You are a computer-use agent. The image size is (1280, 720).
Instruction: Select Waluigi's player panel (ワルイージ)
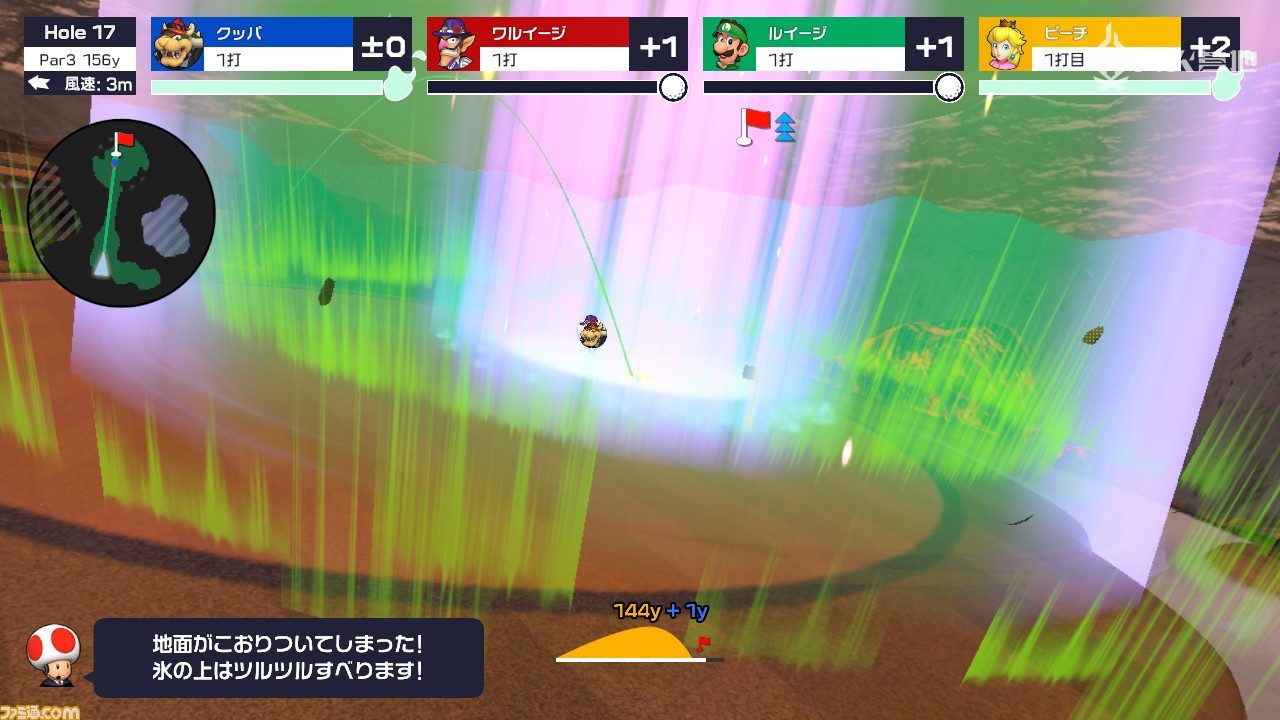(557, 45)
